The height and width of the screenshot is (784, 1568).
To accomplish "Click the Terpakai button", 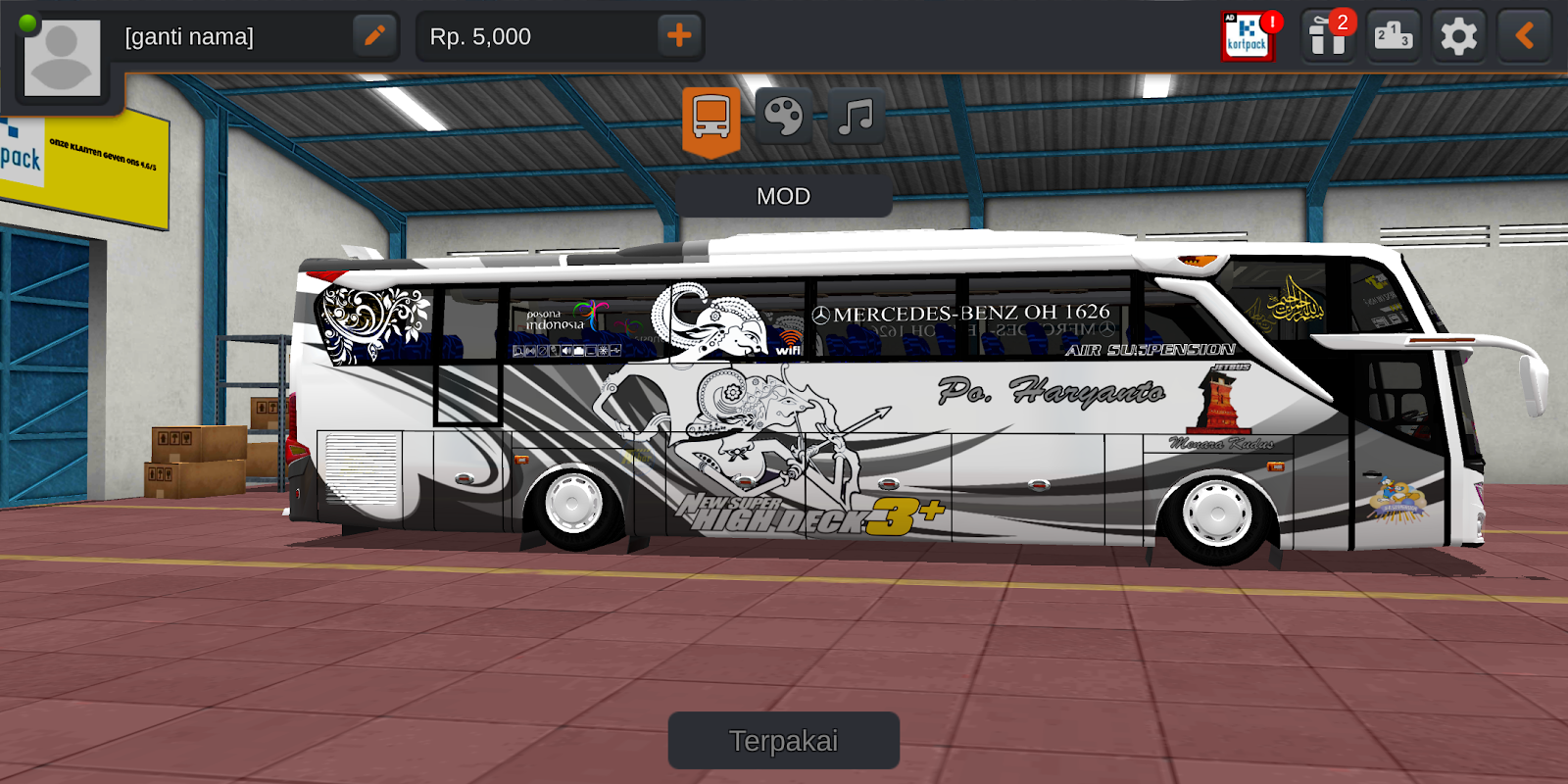I will [x=784, y=741].
